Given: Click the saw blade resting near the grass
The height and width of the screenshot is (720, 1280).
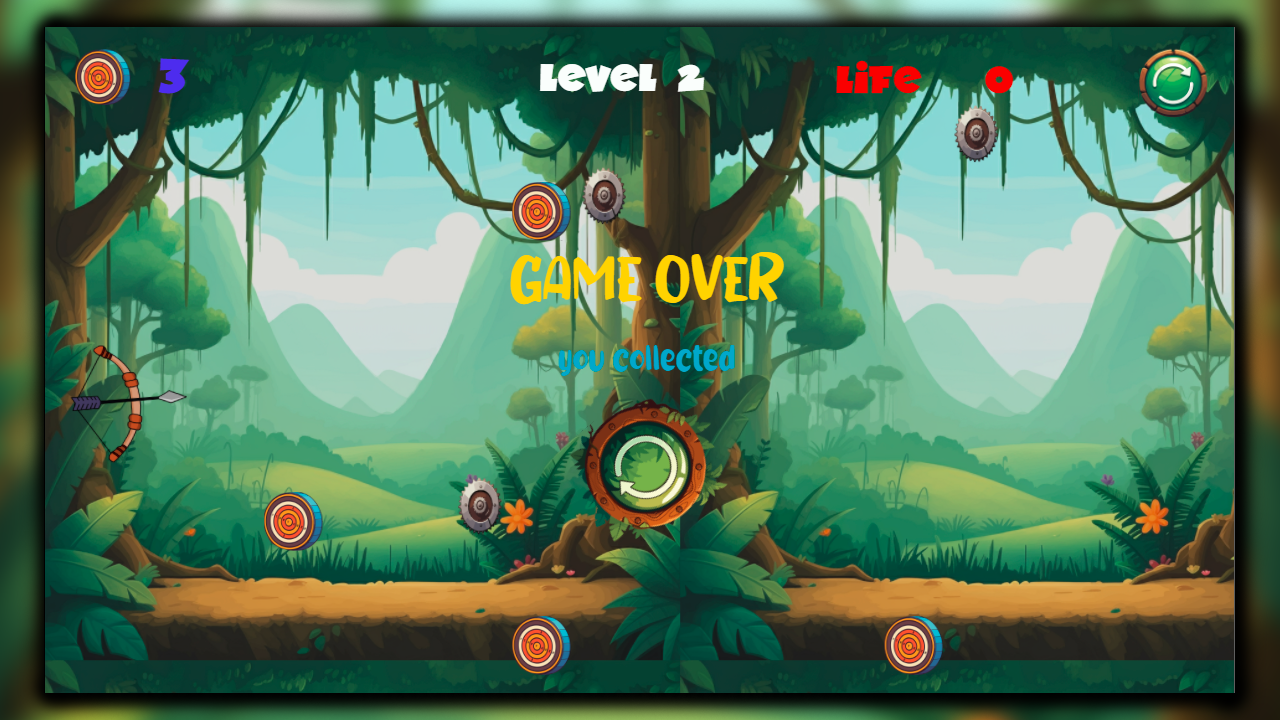Looking at the screenshot, I should coord(480,506).
